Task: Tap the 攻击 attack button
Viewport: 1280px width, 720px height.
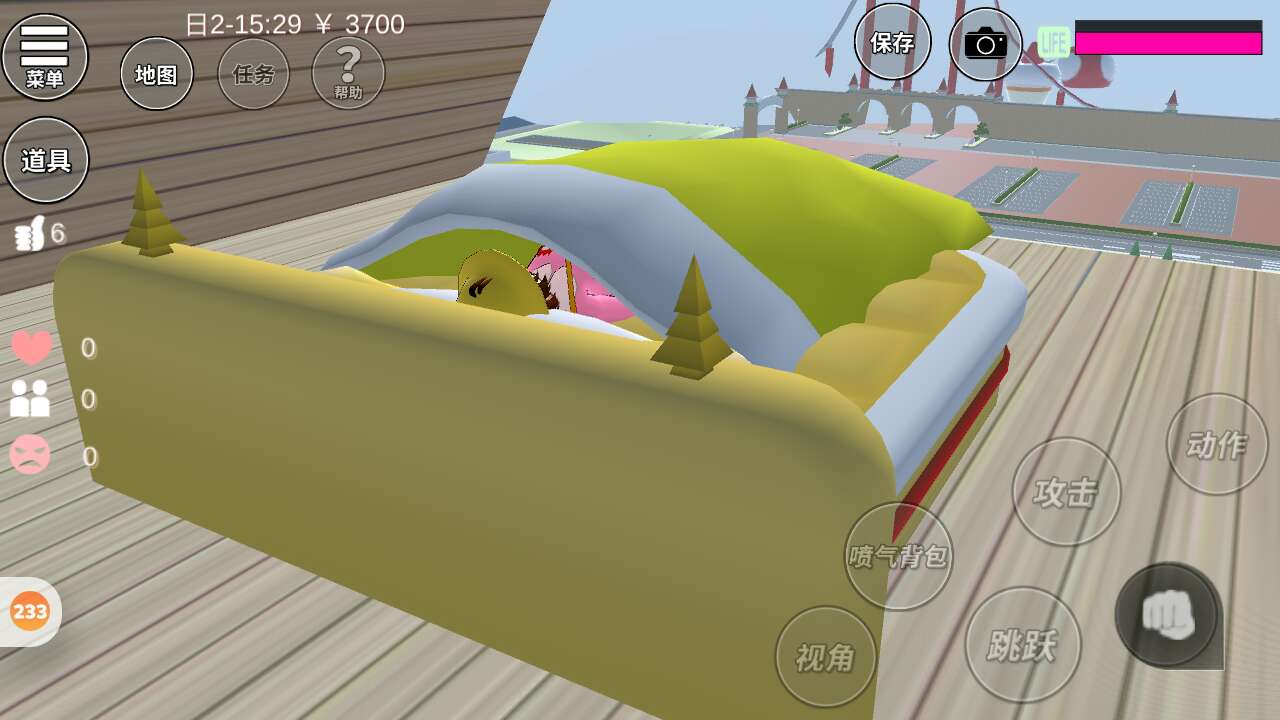Action: click(1066, 491)
